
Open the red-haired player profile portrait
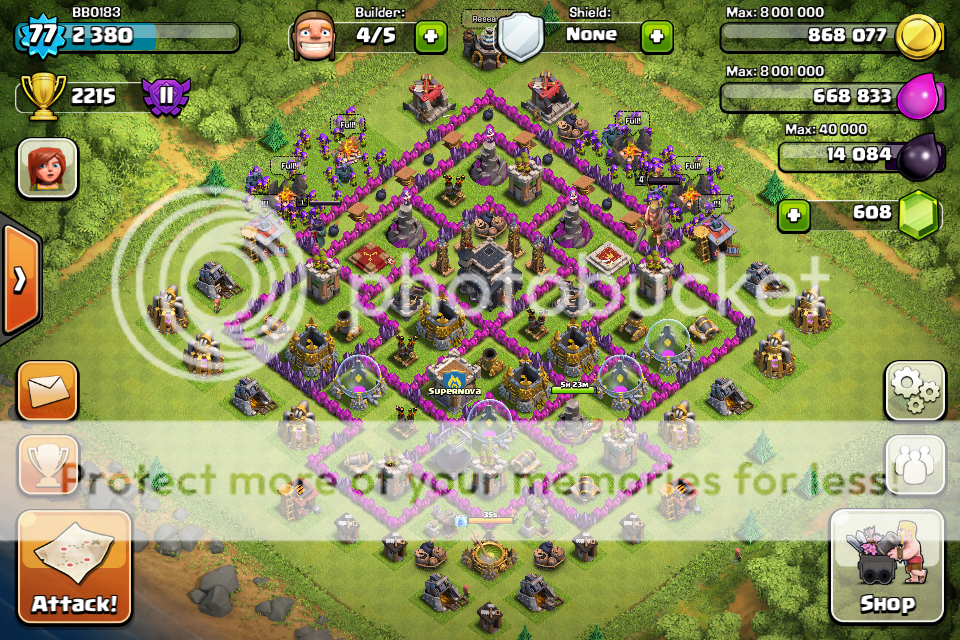pyautogui.click(x=47, y=168)
